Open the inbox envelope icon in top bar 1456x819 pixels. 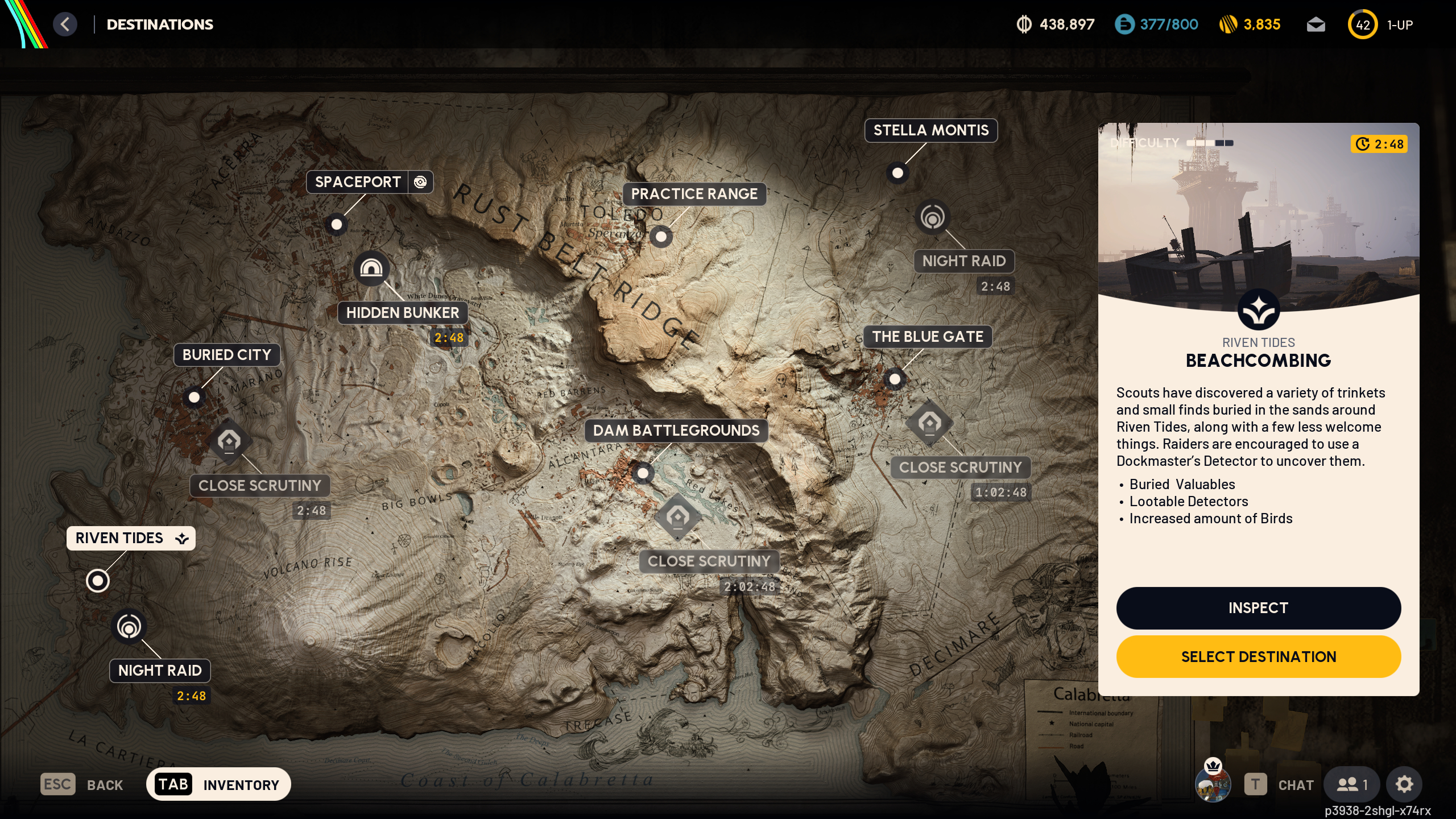click(1317, 24)
